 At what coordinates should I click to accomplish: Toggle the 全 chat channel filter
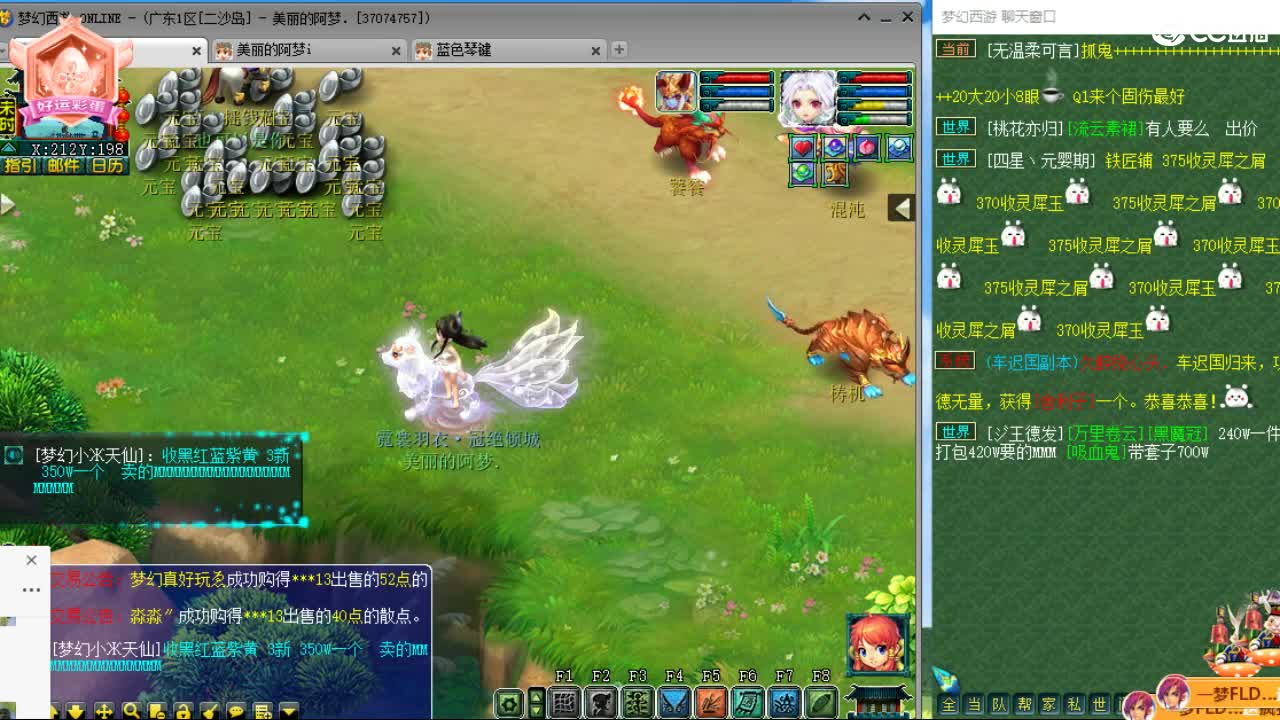948,705
